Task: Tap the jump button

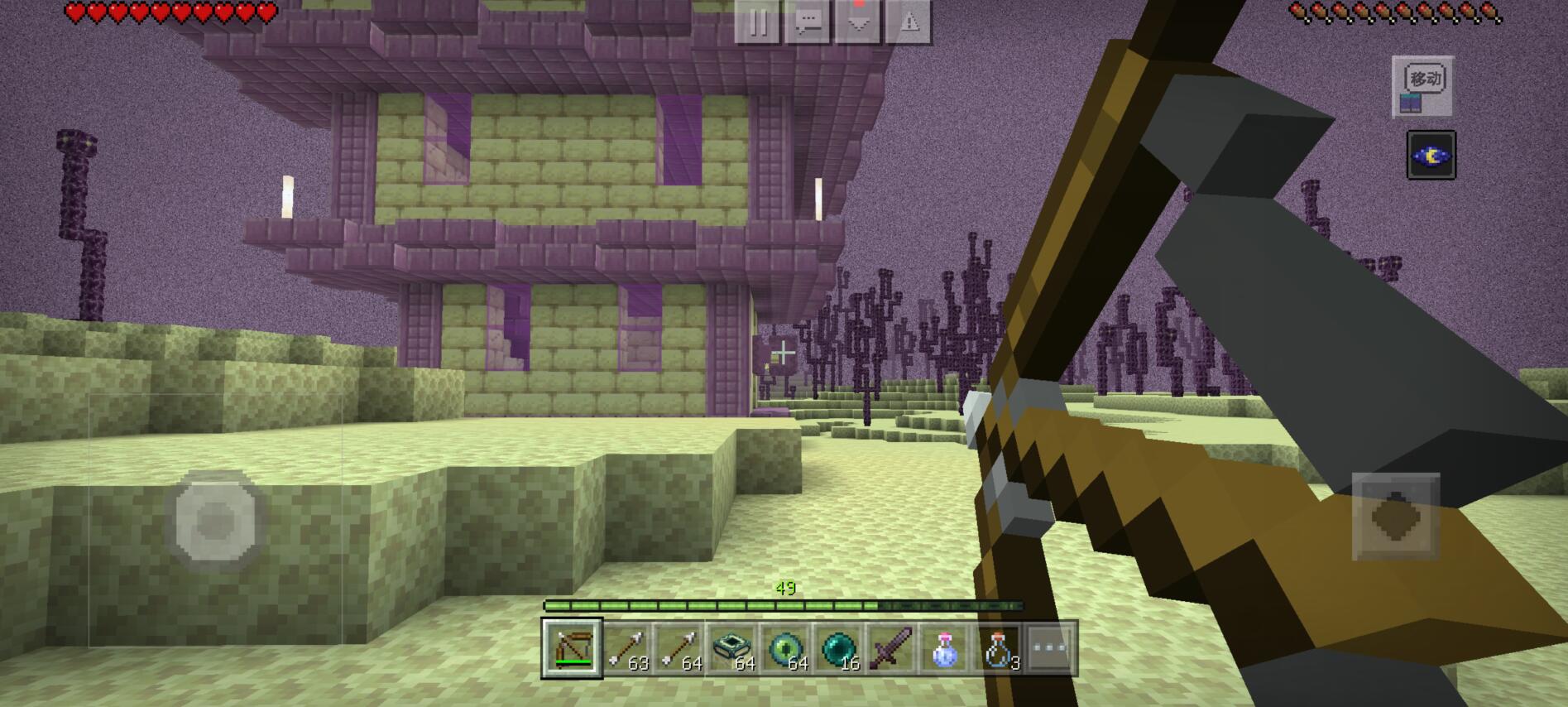Action: coord(1395,517)
